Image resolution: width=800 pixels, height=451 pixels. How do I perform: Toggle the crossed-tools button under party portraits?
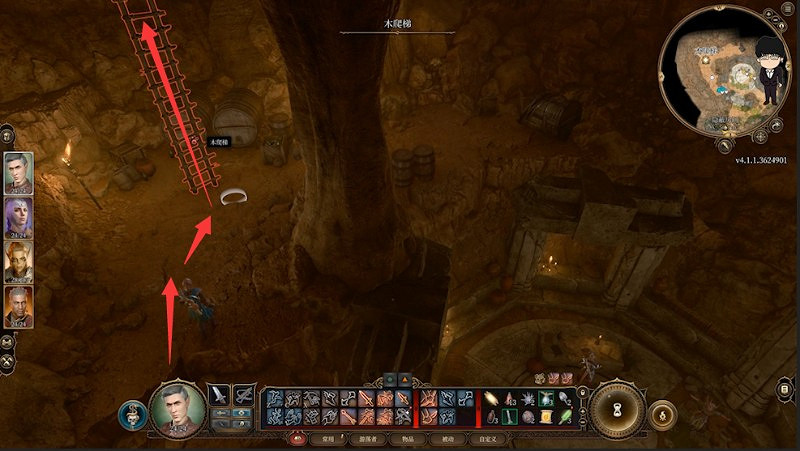[x=8, y=361]
